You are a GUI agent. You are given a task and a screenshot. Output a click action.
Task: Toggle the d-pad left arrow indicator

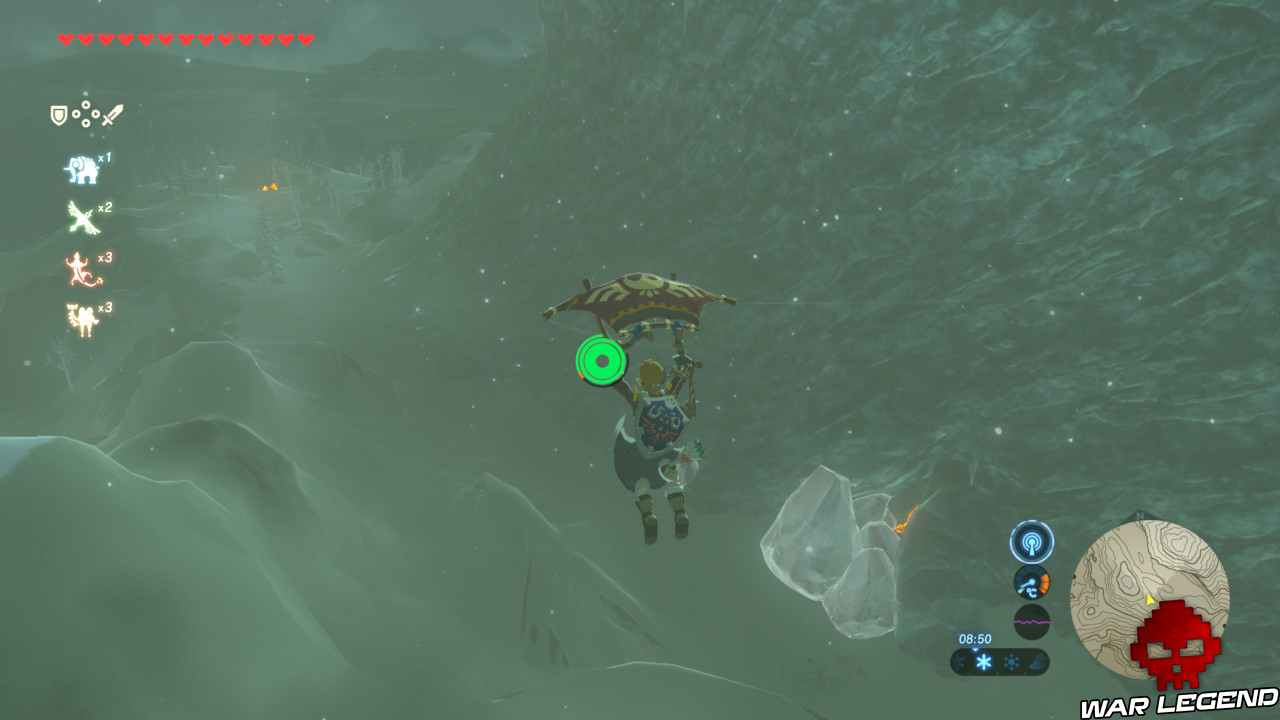pos(76,115)
